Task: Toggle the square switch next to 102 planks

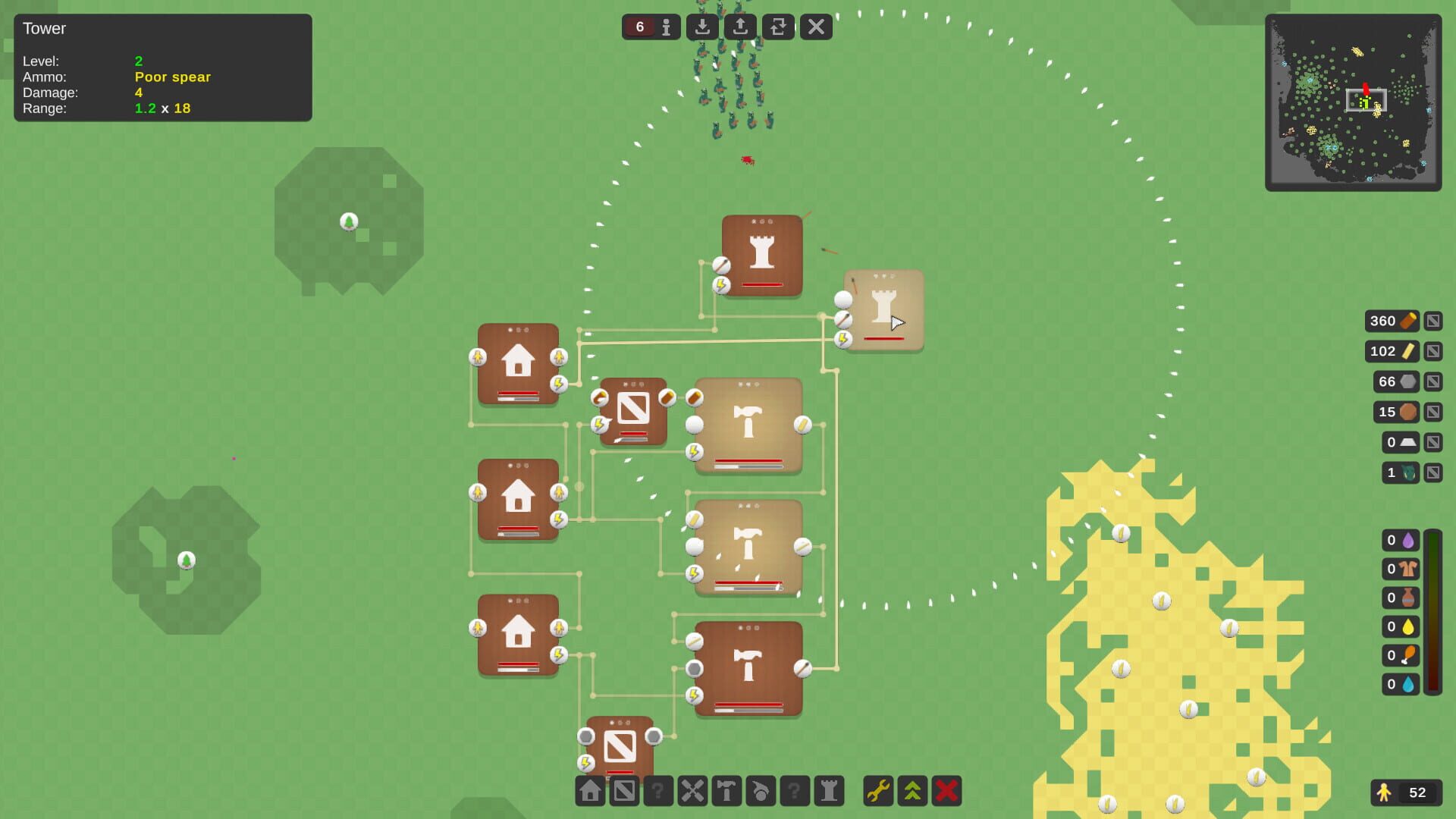Action: [1433, 351]
